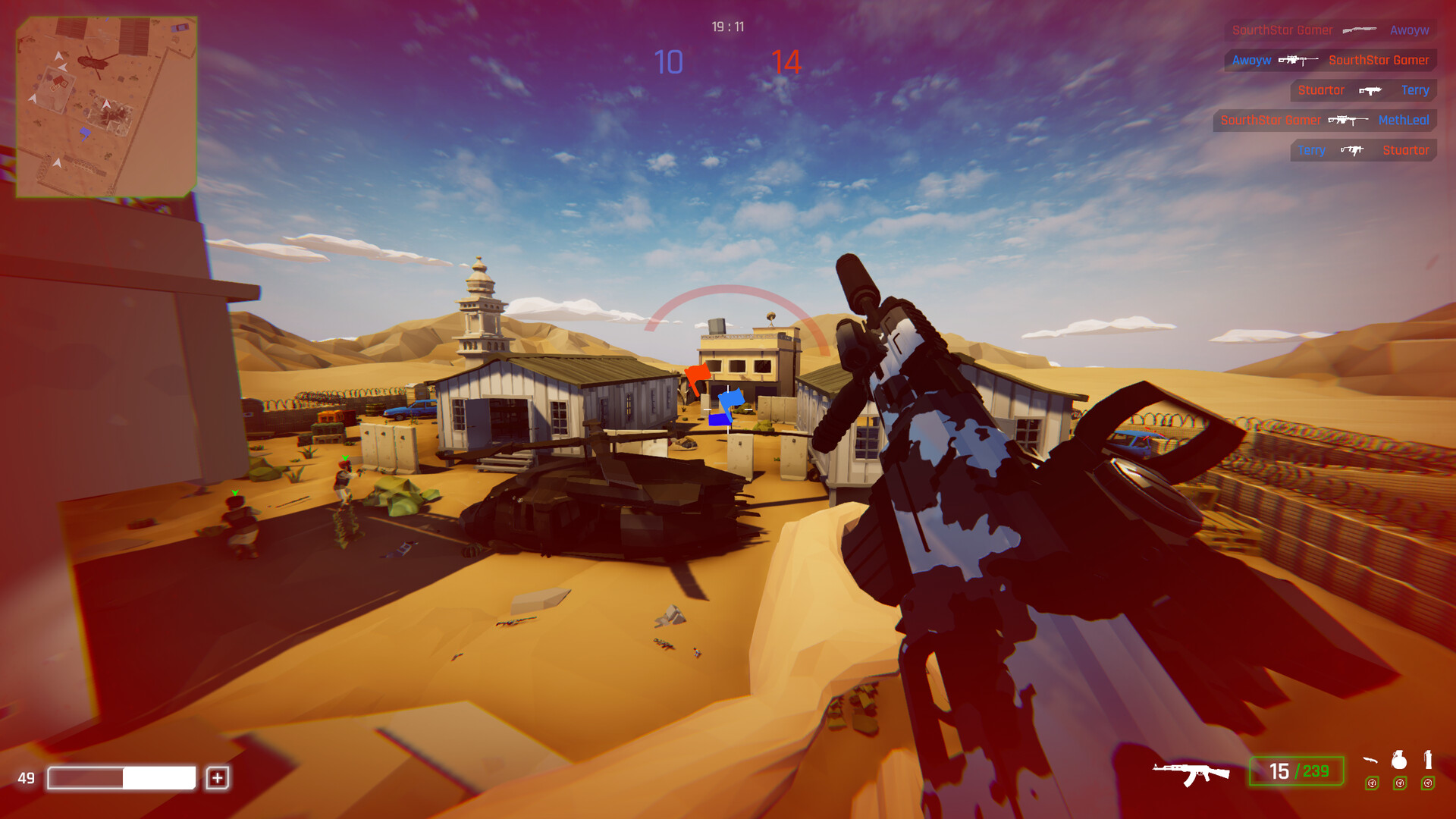This screenshot has height=819, width=1456.
Task: Toggle the green badge below the grenade icon
Action: (x=1400, y=783)
